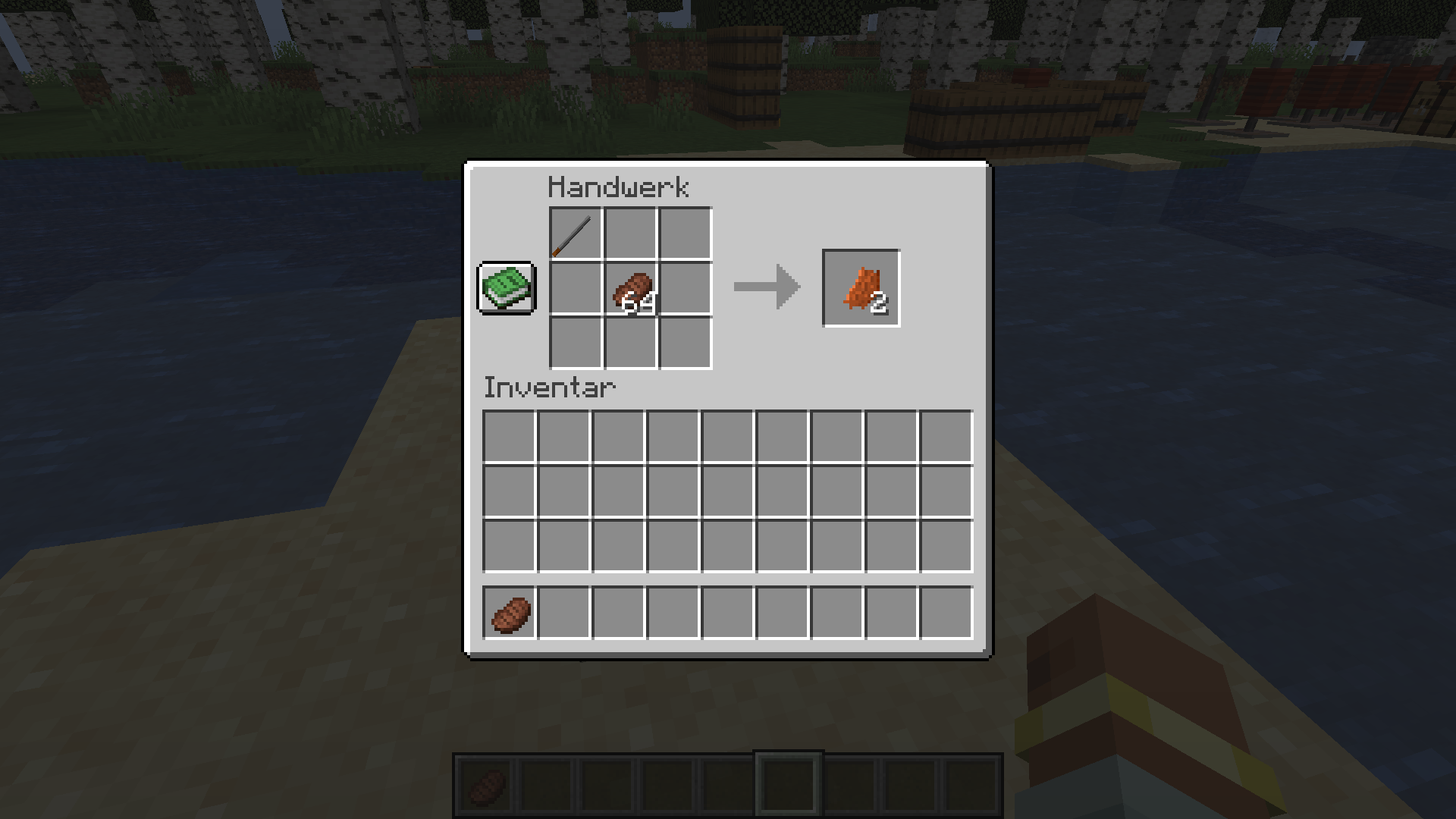This screenshot has height=819, width=1456.
Task: Expand the crafting recipe book view
Action: pos(505,288)
